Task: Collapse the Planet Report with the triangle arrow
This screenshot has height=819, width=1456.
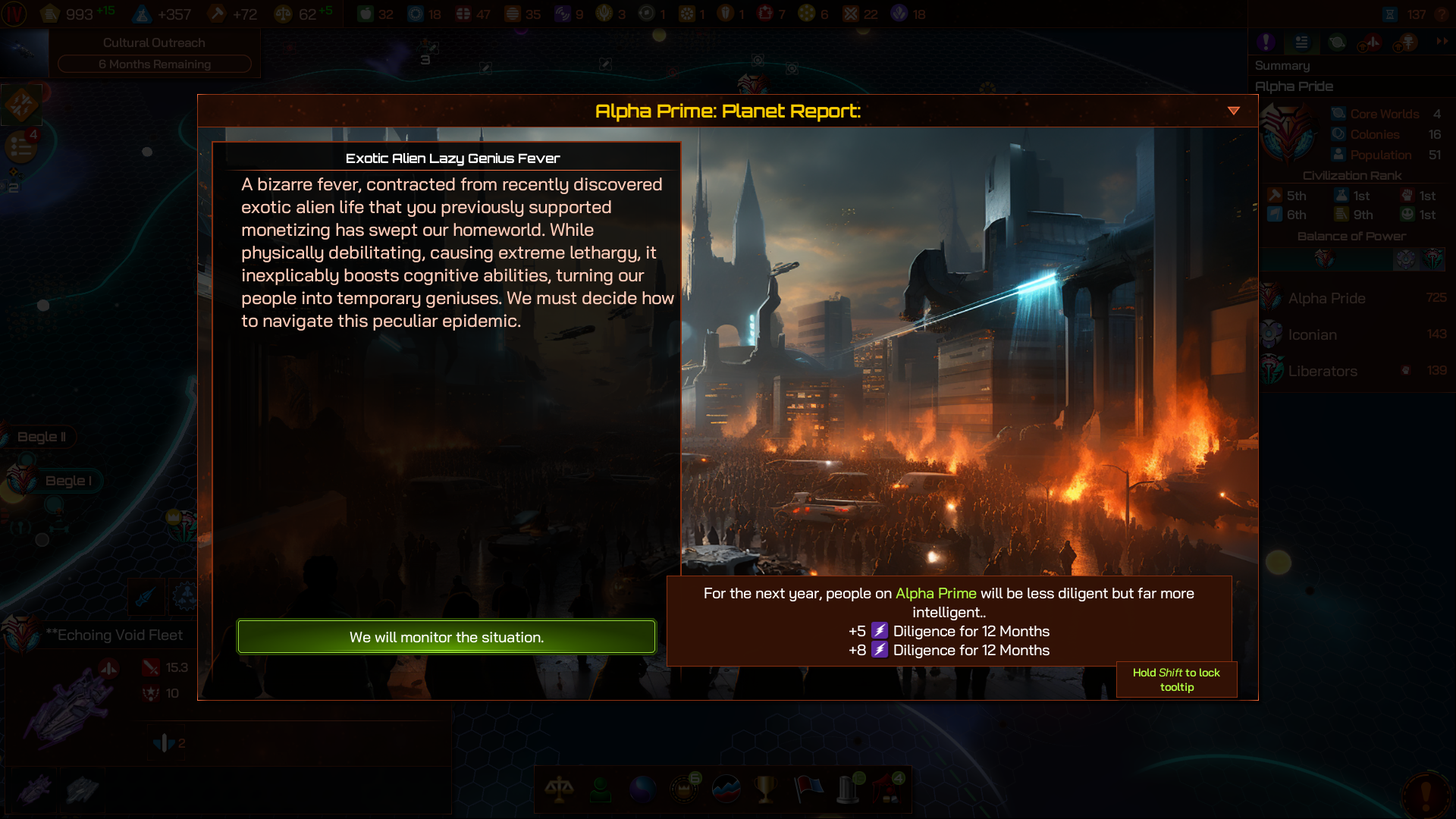Action: 1234,111
